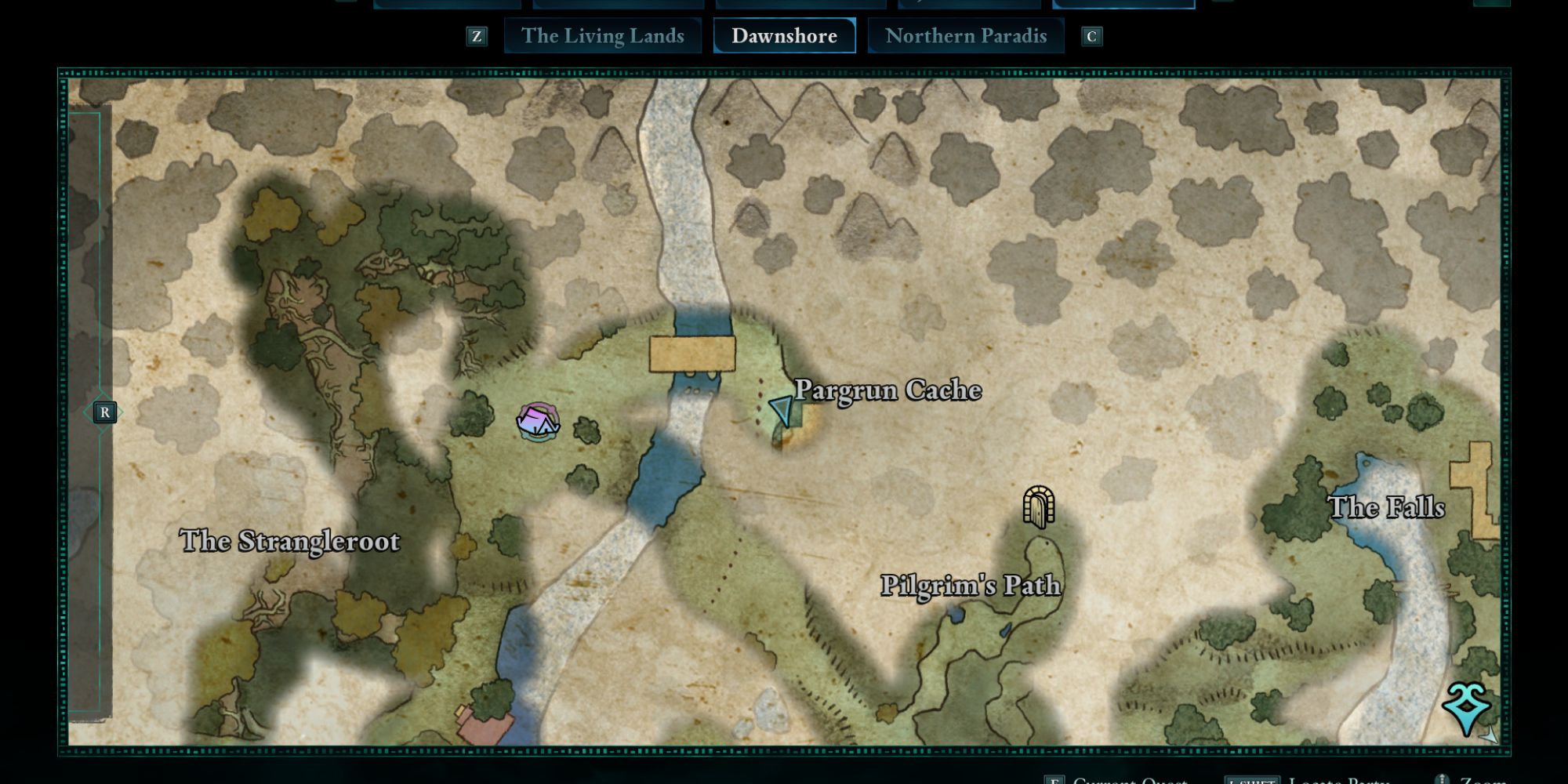Select the Dawnshore map tab
Screen dimensions: 1568x784
point(784,36)
